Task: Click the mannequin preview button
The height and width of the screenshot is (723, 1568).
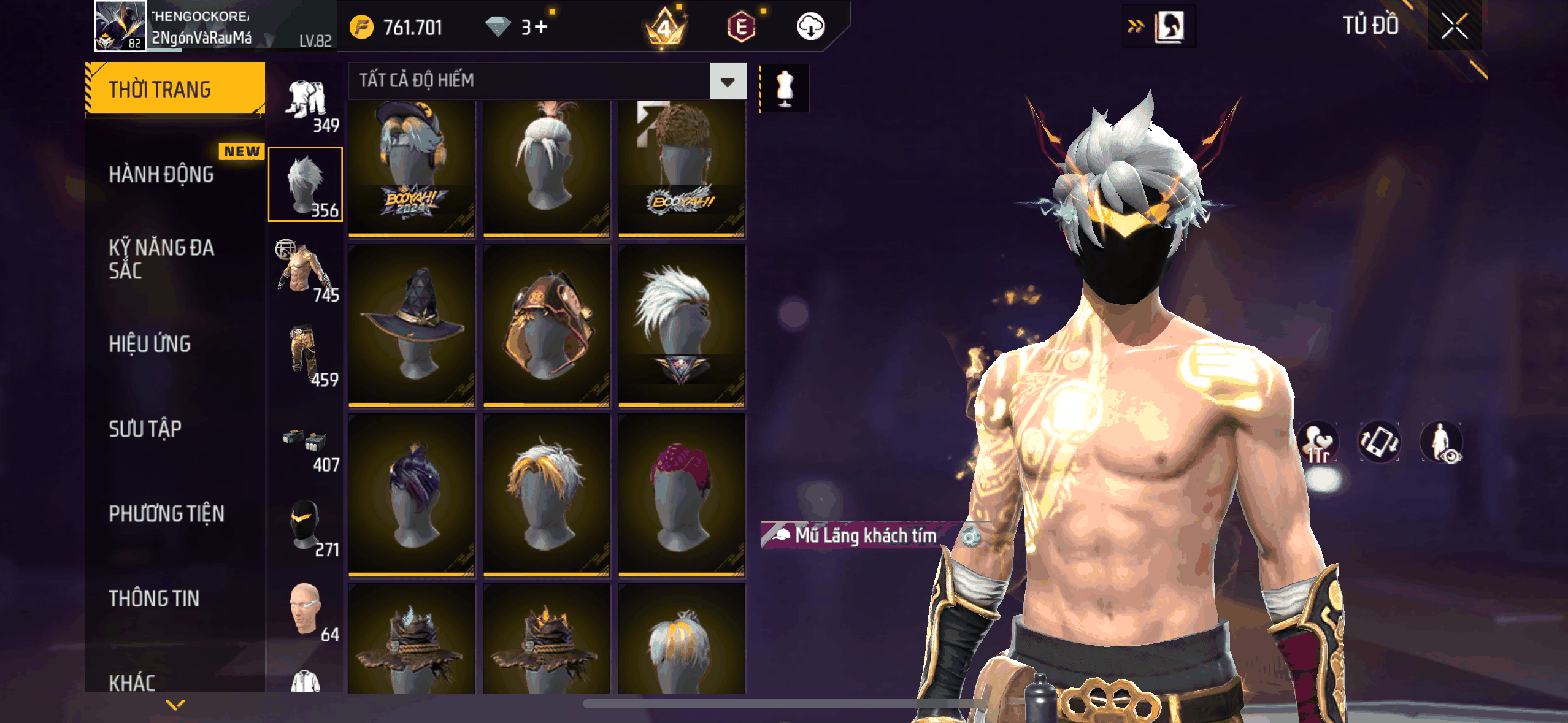Action: point(785,88)
